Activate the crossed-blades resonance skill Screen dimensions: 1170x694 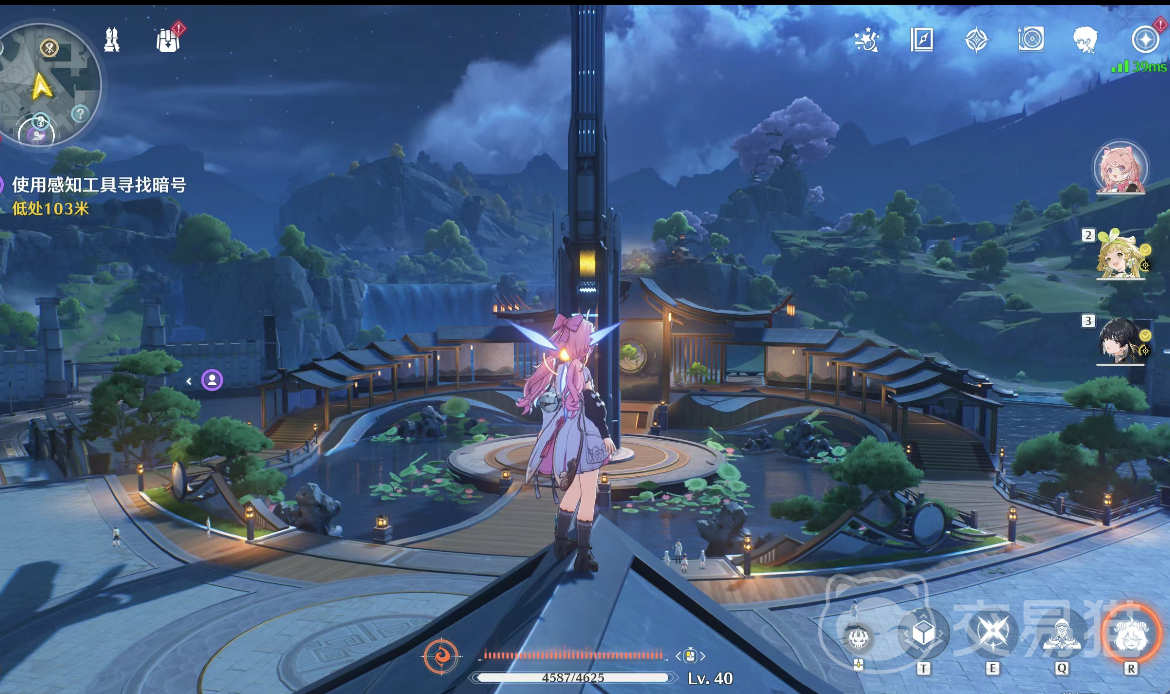click(993, 632)
